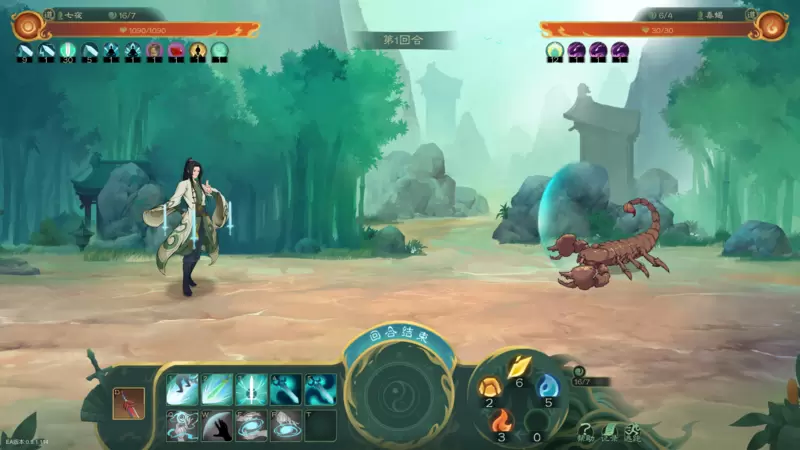Screen dimensions: 800x450
Task: Use the glowing vertical sword skill
Action: (x=252, y=389)
